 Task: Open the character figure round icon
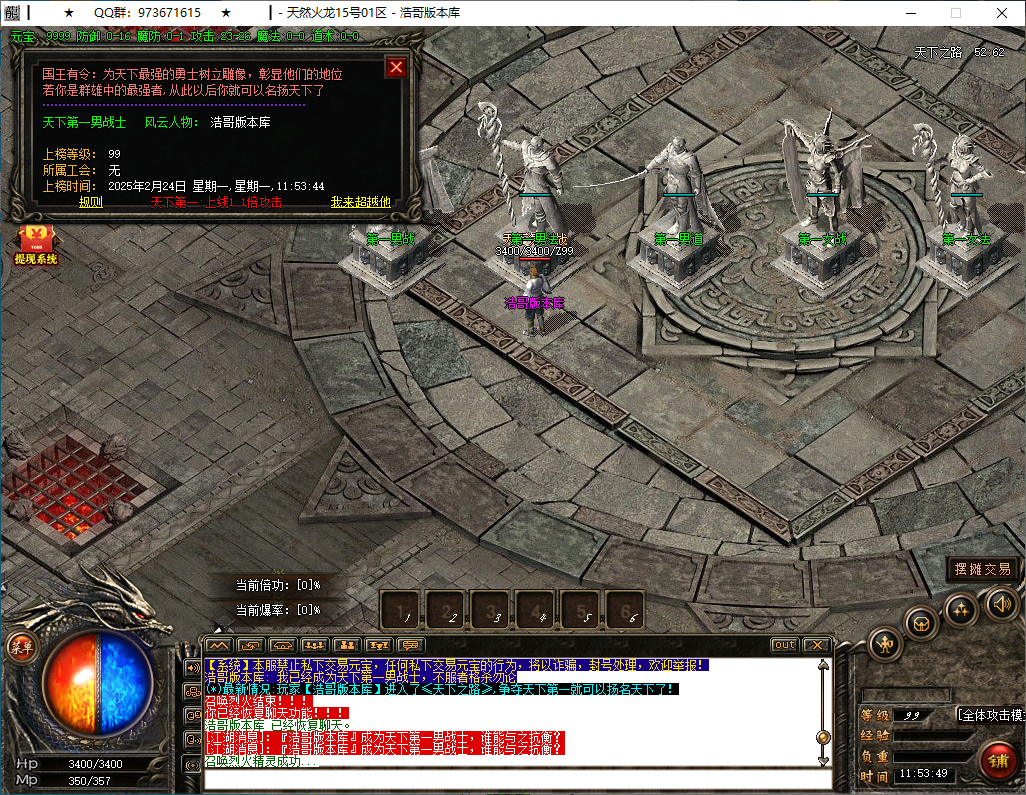885,643
